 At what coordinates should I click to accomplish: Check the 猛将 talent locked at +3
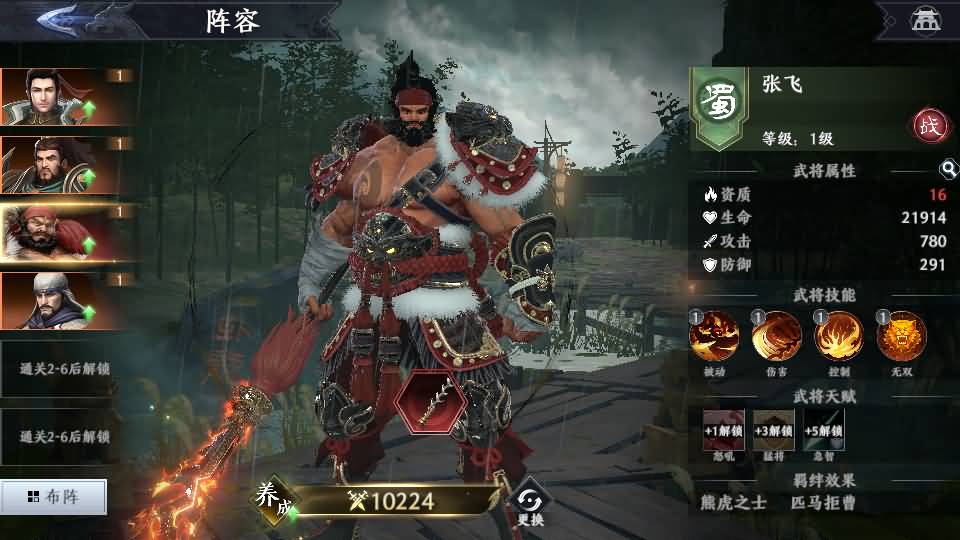773,430
